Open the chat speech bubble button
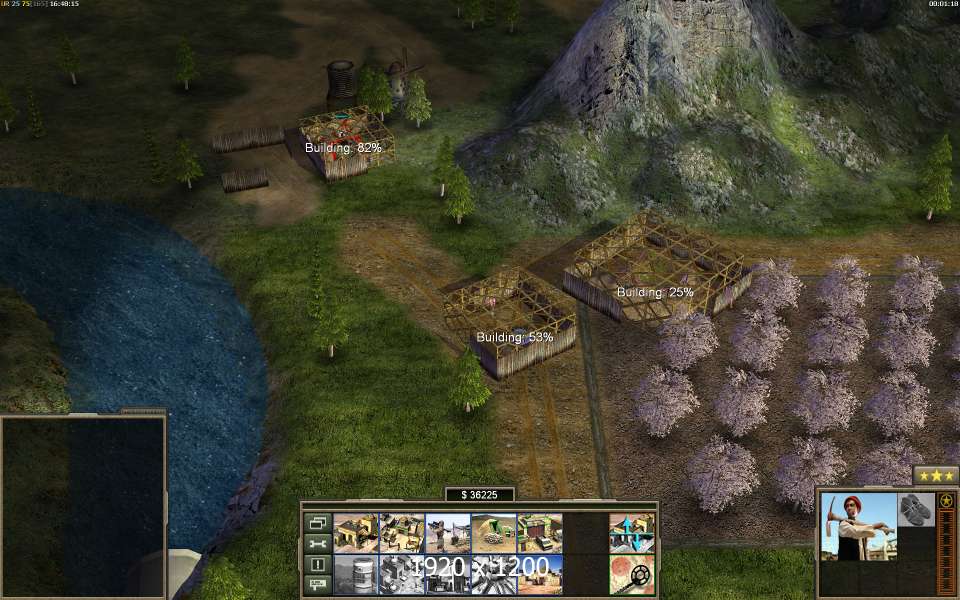The image size is (960, 600). (318, 585)
